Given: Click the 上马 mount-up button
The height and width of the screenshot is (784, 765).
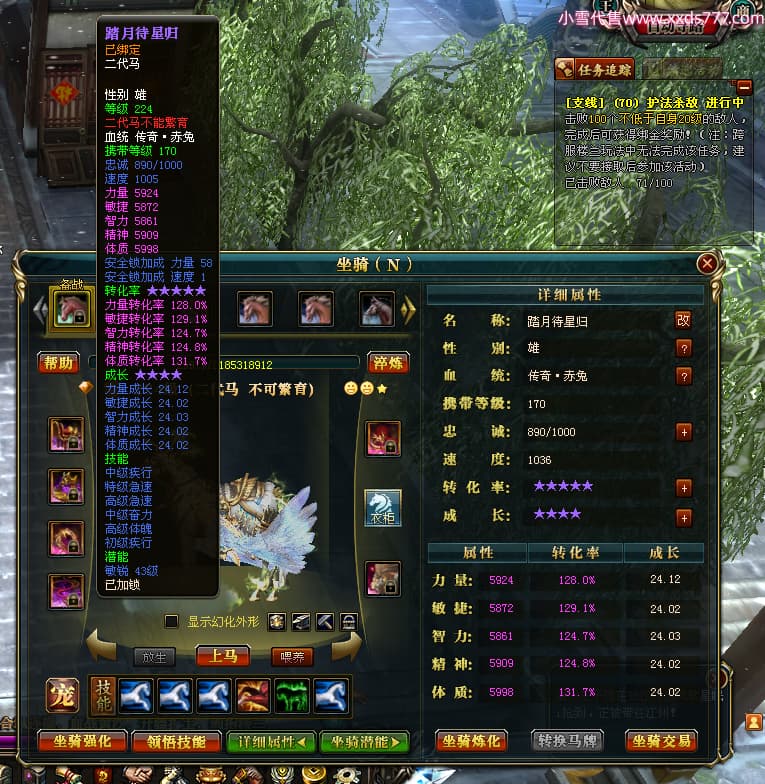Looking at the screenshot, I should (223, 656).
